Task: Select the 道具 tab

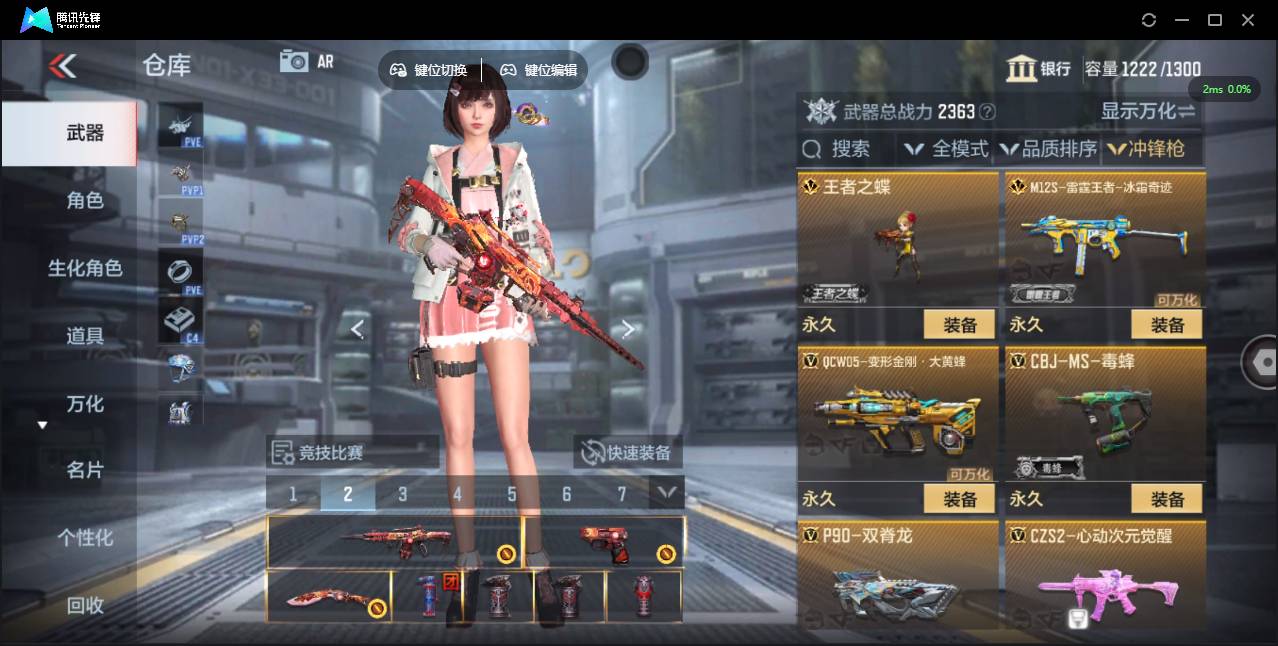Action: [x=85, y=336]
